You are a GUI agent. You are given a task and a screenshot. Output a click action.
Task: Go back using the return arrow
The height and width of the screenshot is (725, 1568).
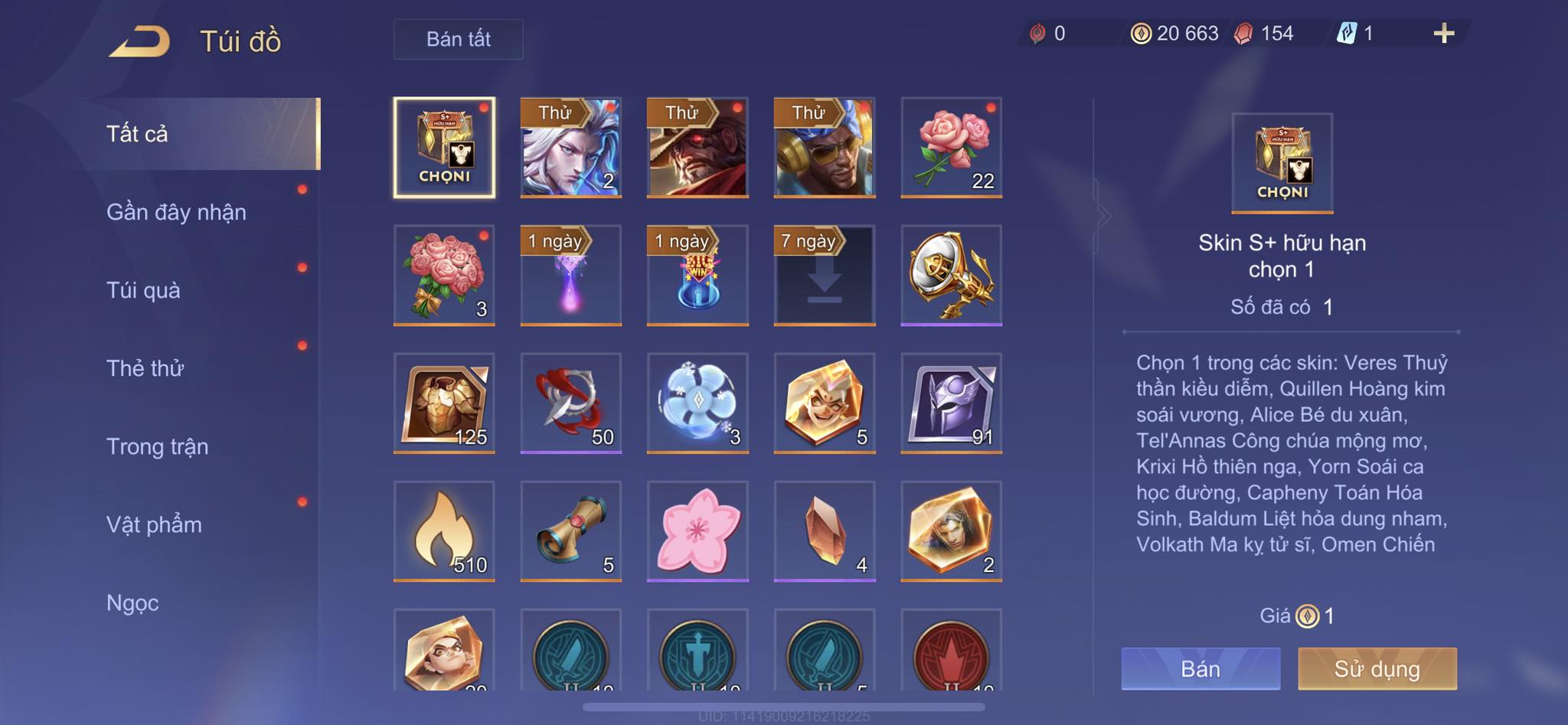[140, 41]
